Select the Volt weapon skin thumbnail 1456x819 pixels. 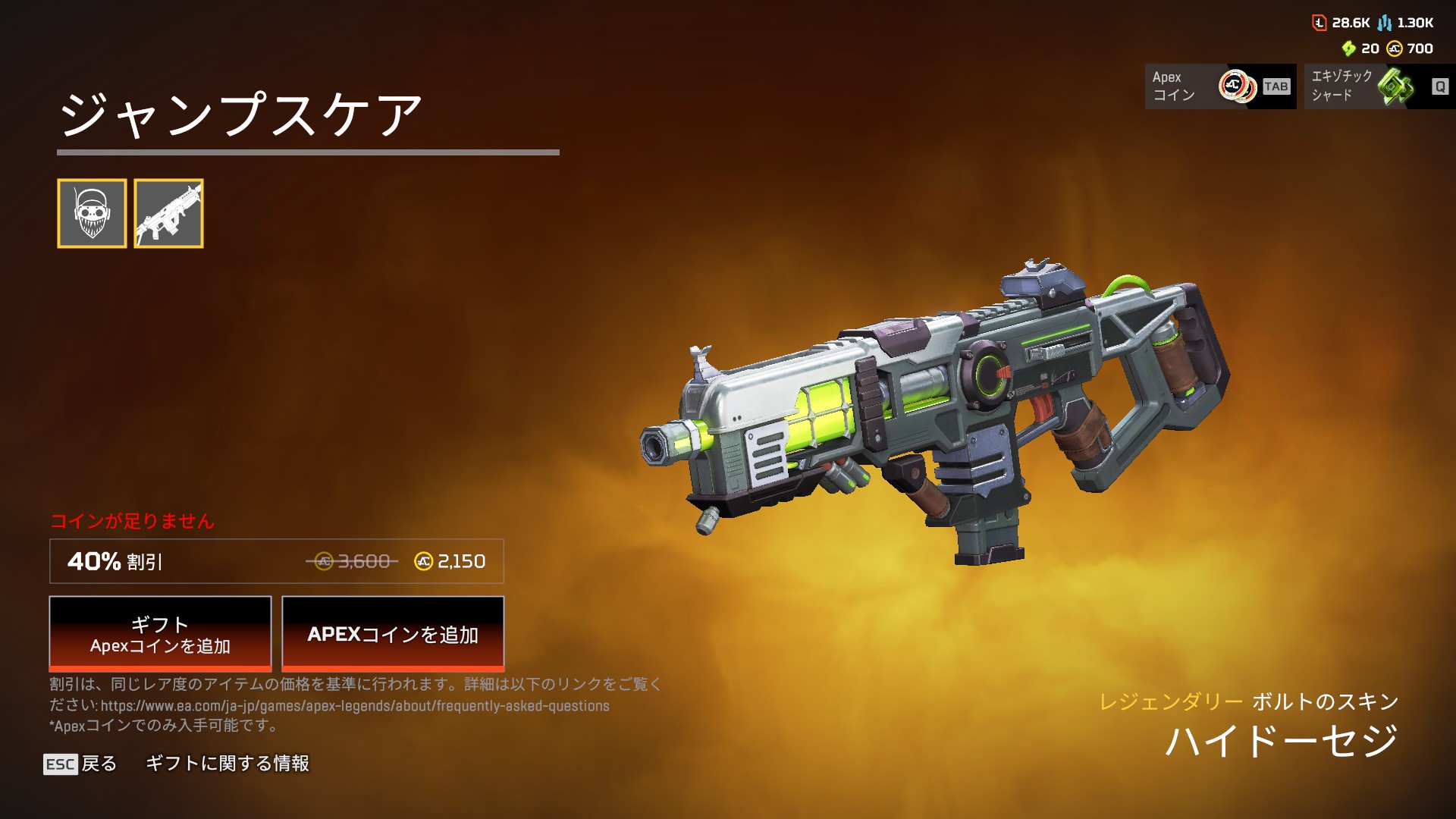point(168,213)
